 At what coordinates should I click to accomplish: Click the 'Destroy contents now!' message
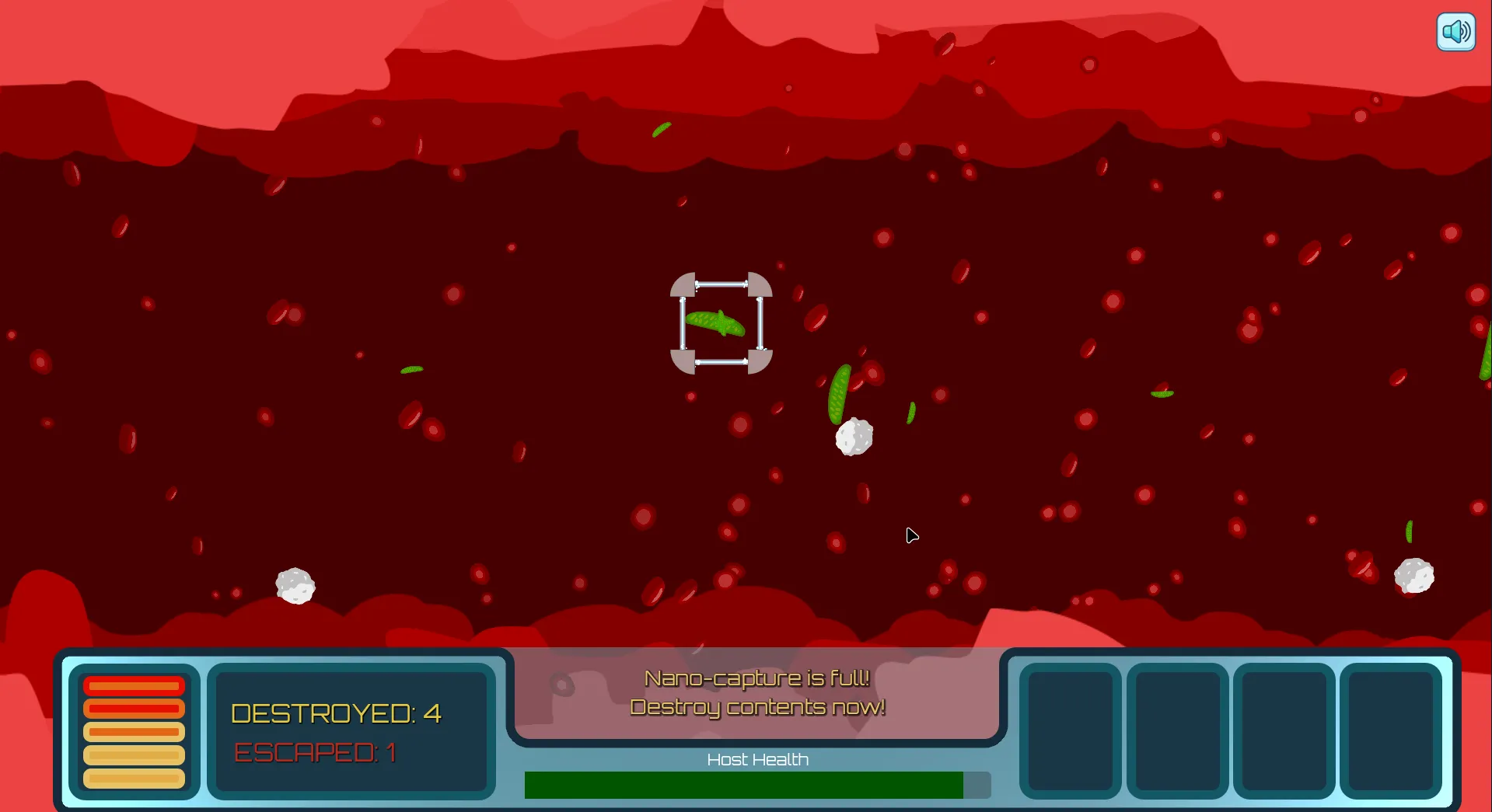click(x=757, y=708)
